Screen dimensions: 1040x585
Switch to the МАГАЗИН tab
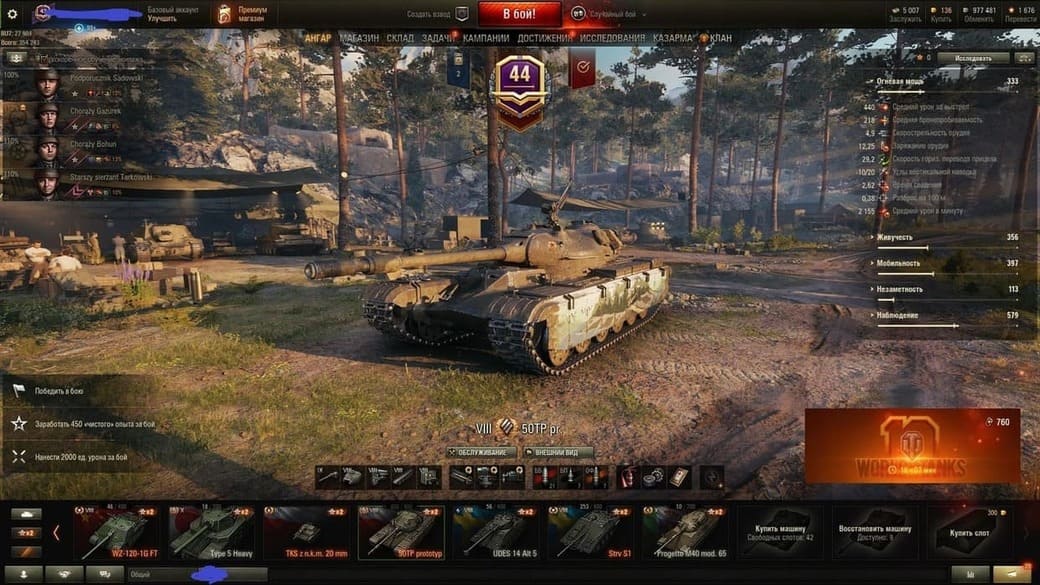coord(359,38)
